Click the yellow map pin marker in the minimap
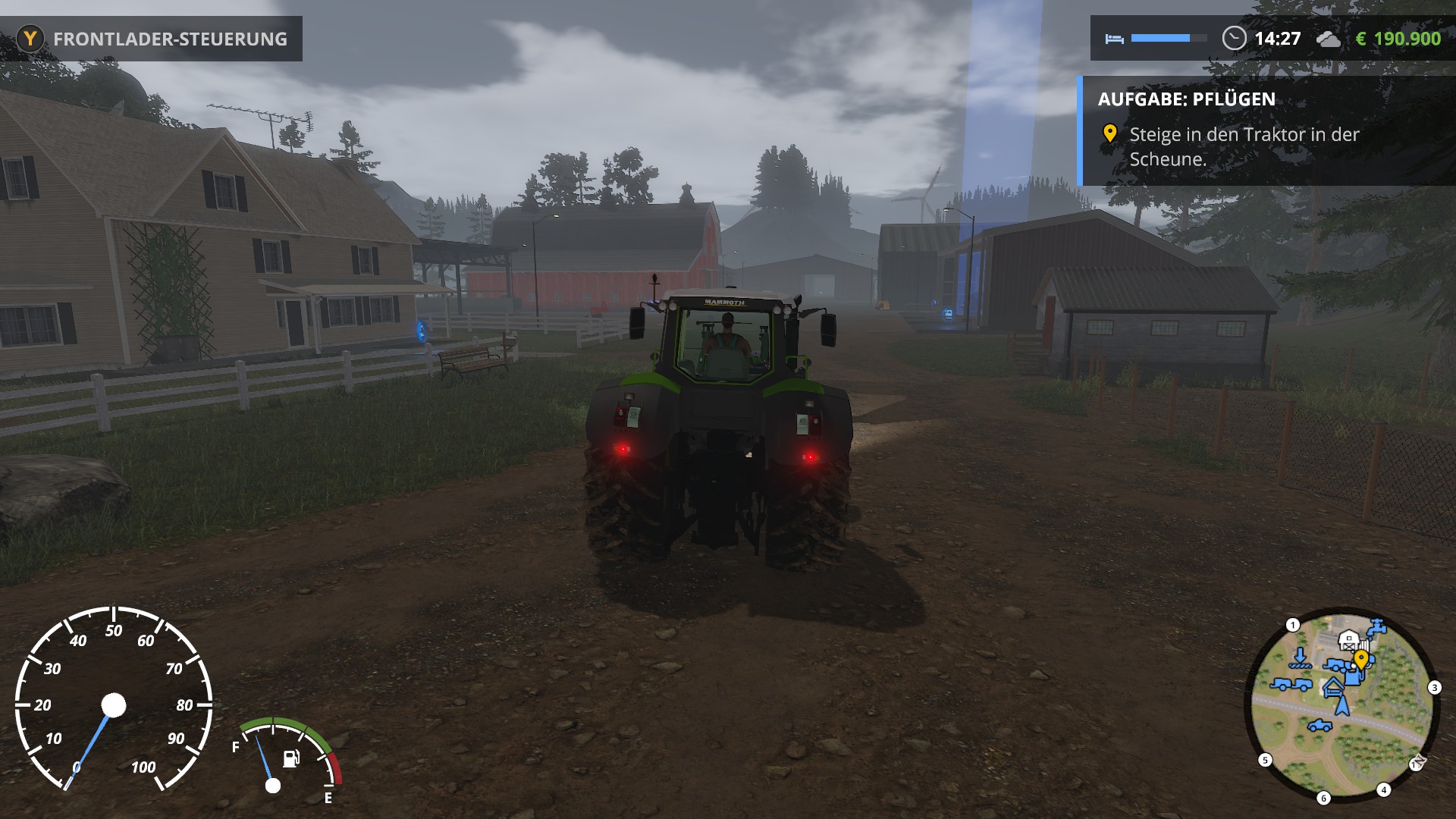1456x819 pixels. (1361, 659)
